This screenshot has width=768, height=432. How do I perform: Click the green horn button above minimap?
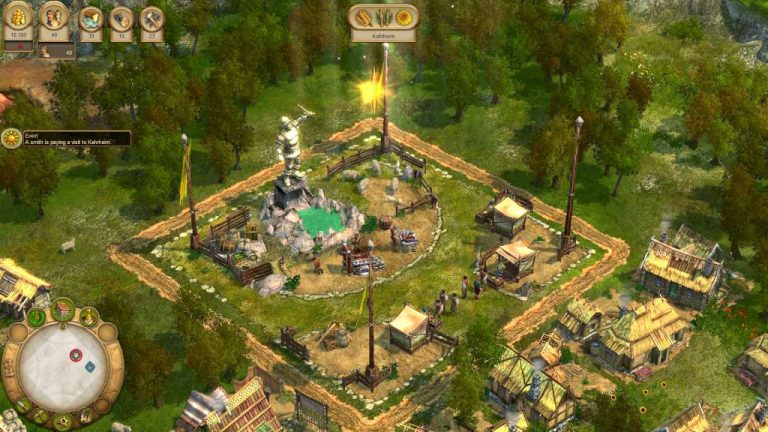[x=38, y=318]
